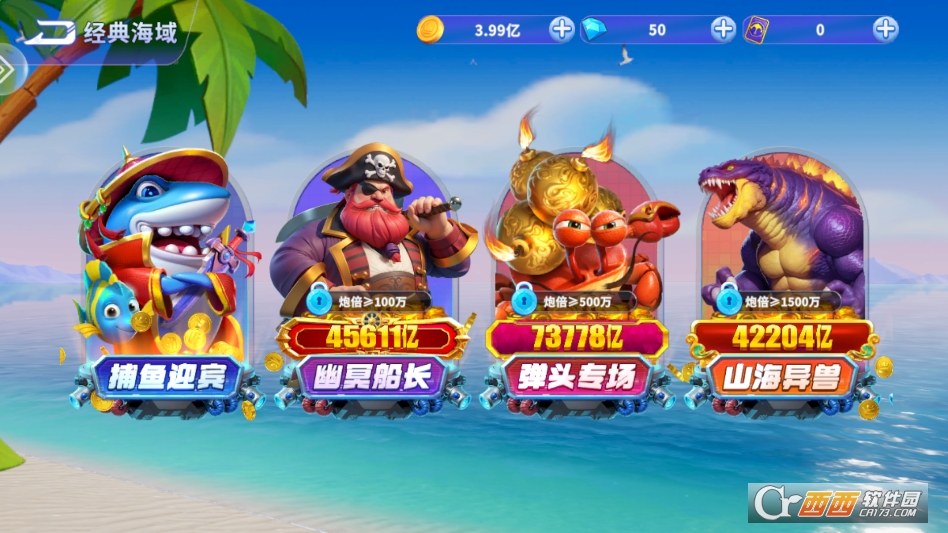Expand the side panel arrow on left edge
Screen dimensions: 948x533
point(8,72)
